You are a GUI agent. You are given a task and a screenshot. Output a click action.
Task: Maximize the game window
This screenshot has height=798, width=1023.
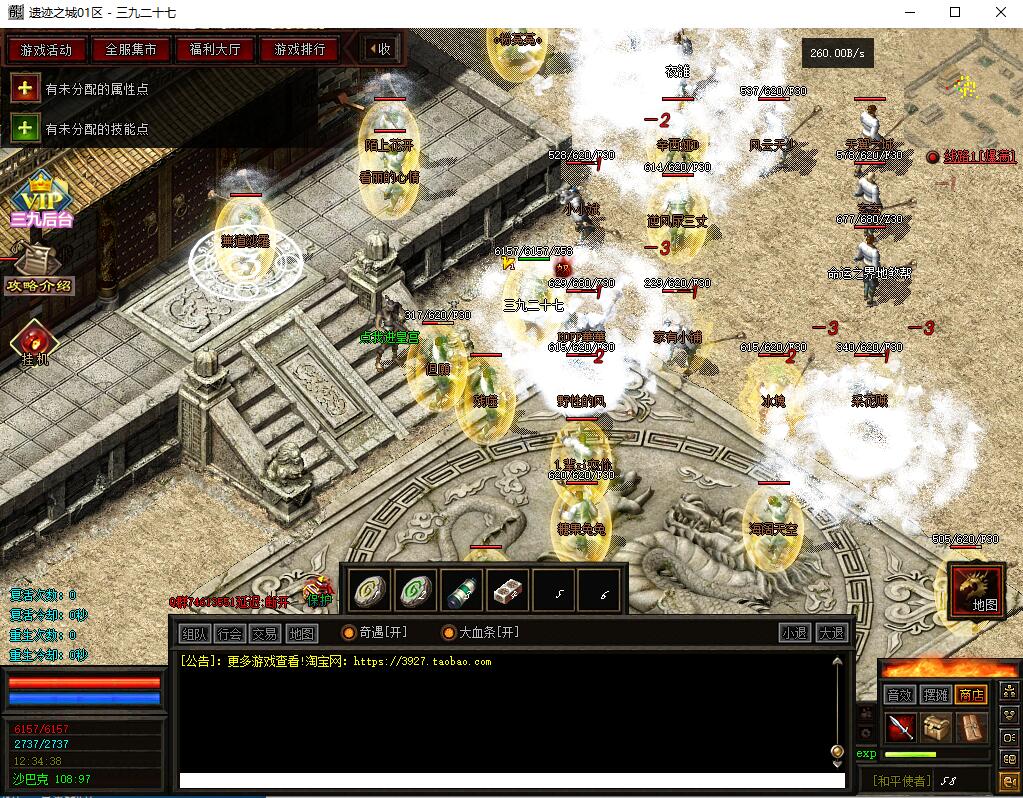(x=955, y=12)
